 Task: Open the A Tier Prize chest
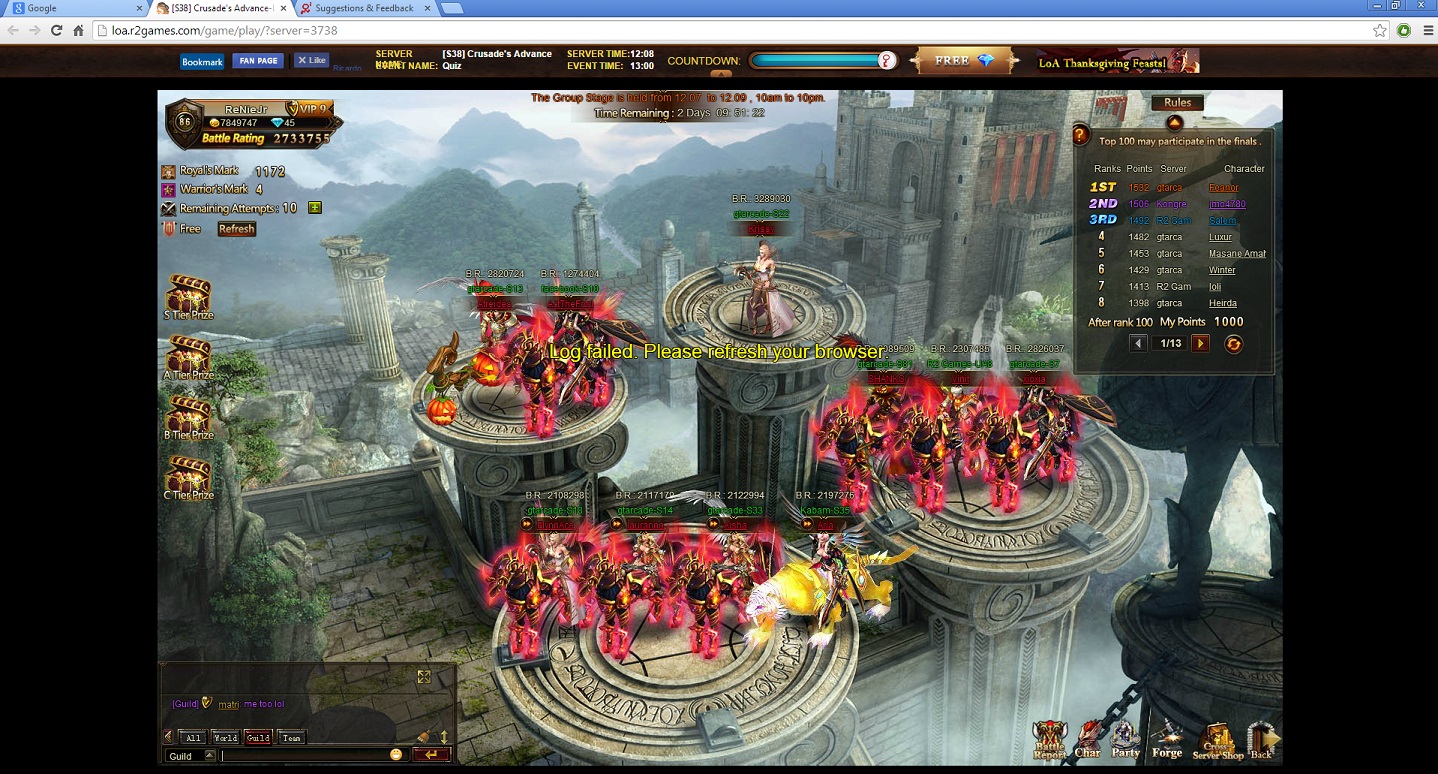(x=188, y=356)
